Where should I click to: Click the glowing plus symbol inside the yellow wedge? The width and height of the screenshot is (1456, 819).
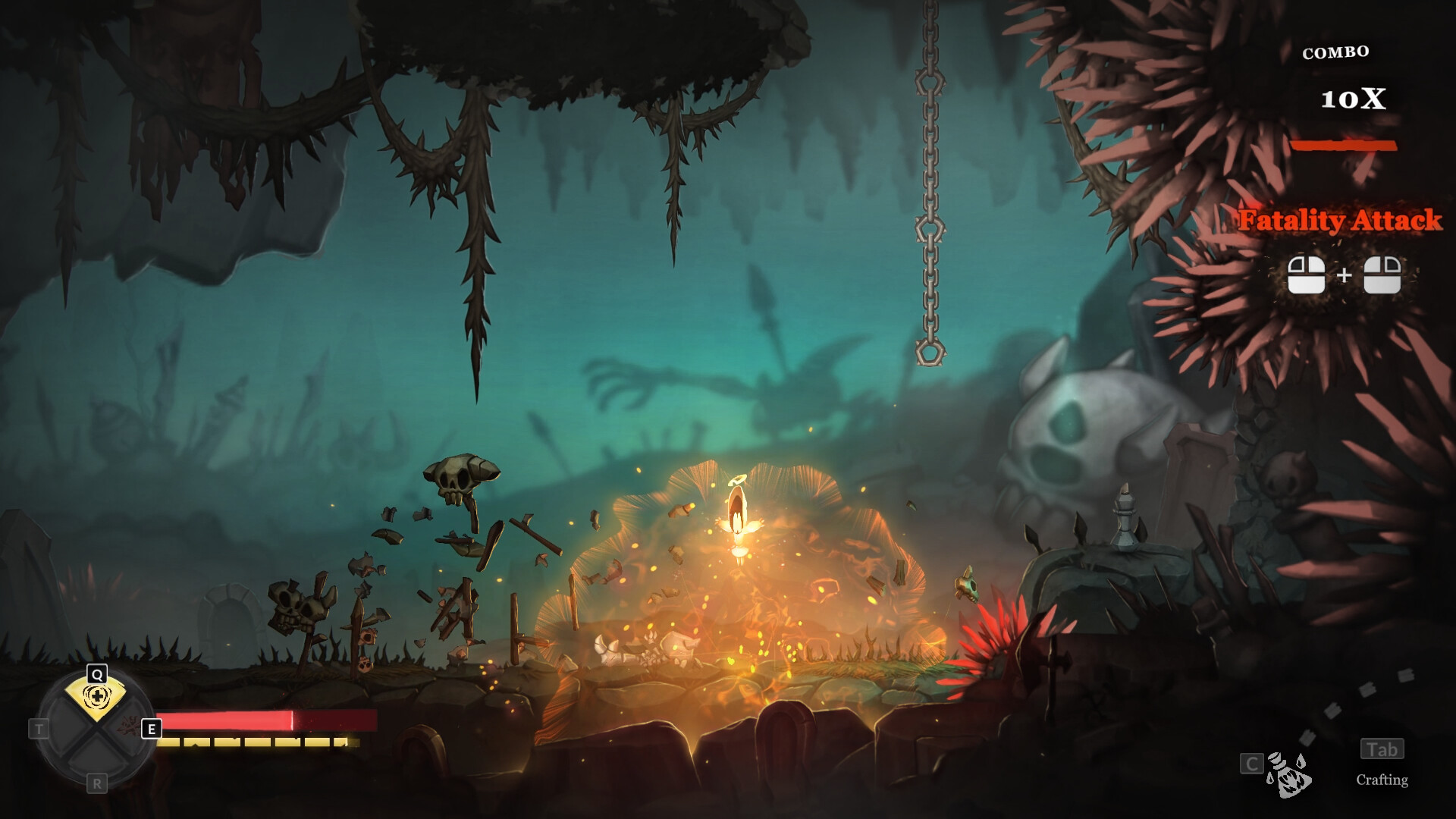[98, 696]
